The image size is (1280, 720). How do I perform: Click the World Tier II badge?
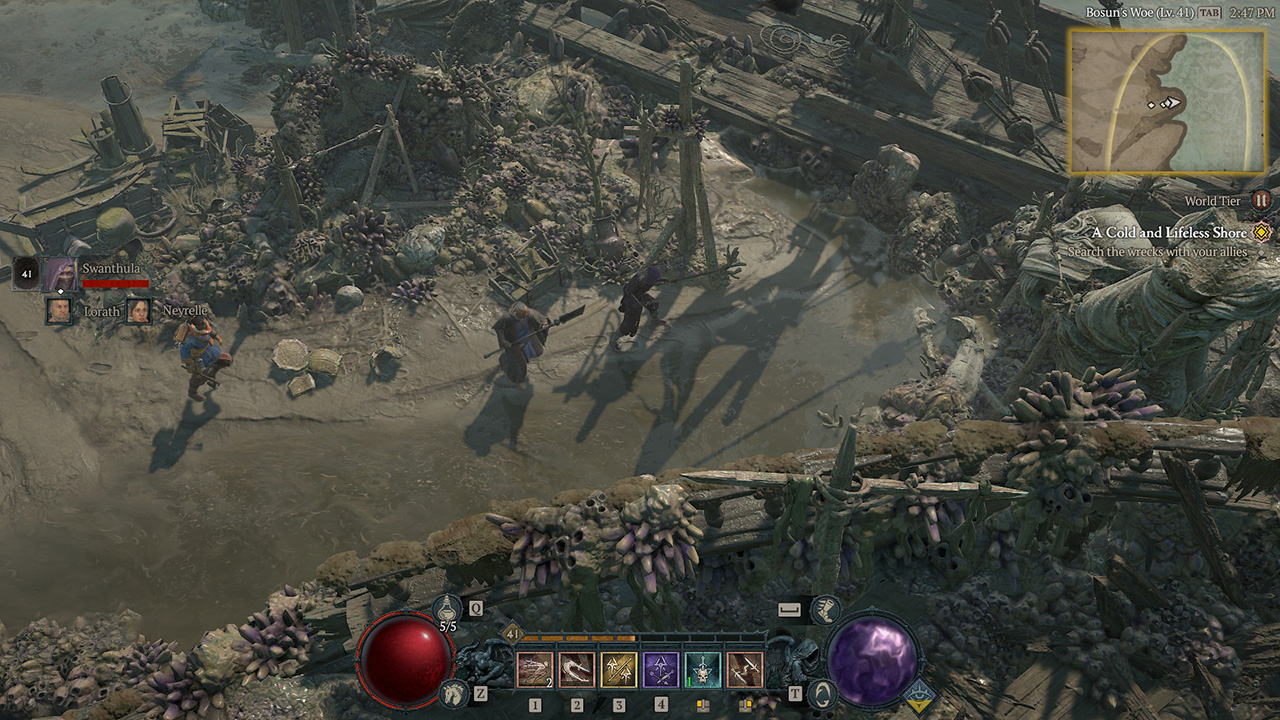[x=1261, y=201]
